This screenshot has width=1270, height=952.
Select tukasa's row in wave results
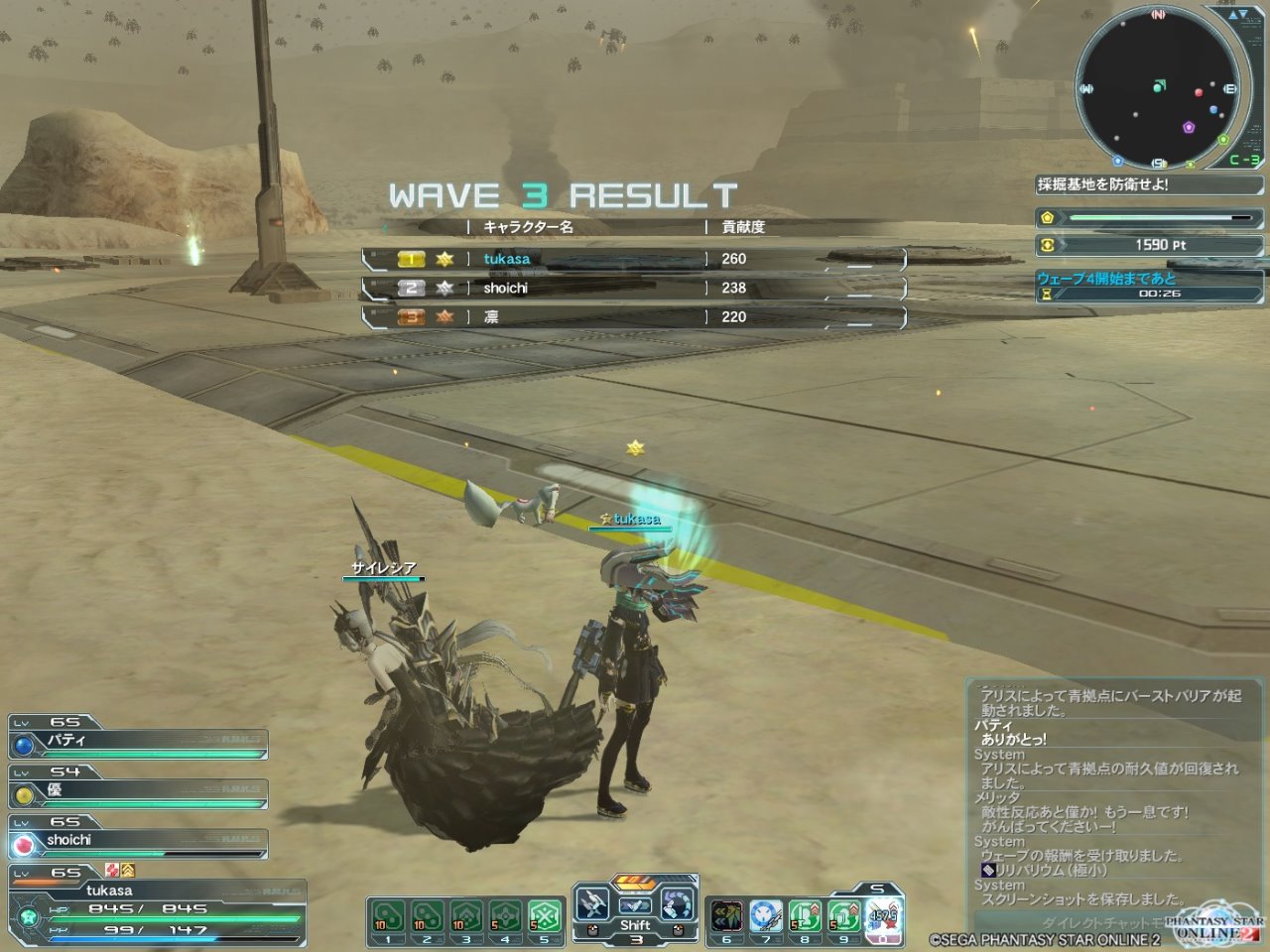635,259
